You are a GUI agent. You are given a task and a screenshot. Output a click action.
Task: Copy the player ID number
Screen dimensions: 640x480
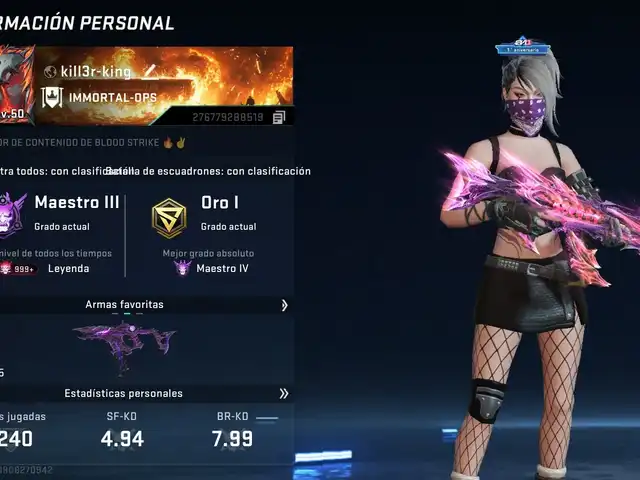pyautogui.click(x=279, y=117)
